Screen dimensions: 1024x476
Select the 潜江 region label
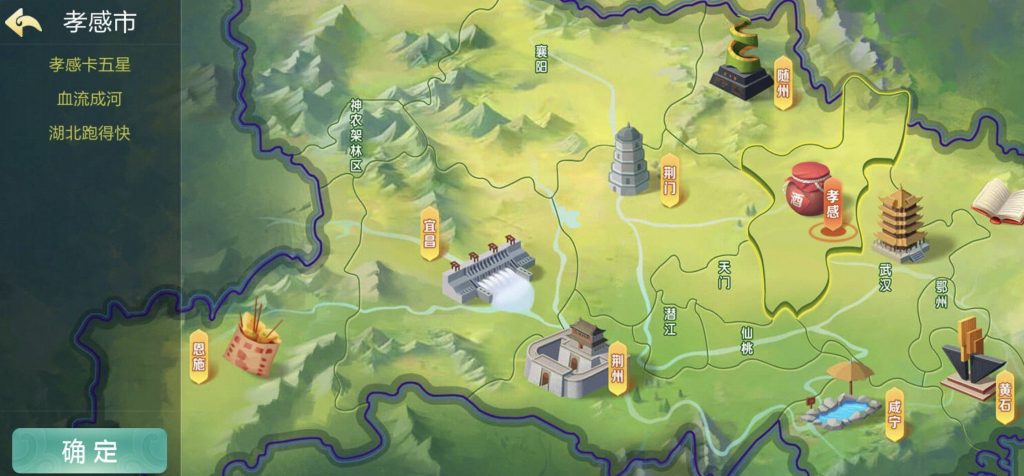pyautogui.click(x=669, y=321)
